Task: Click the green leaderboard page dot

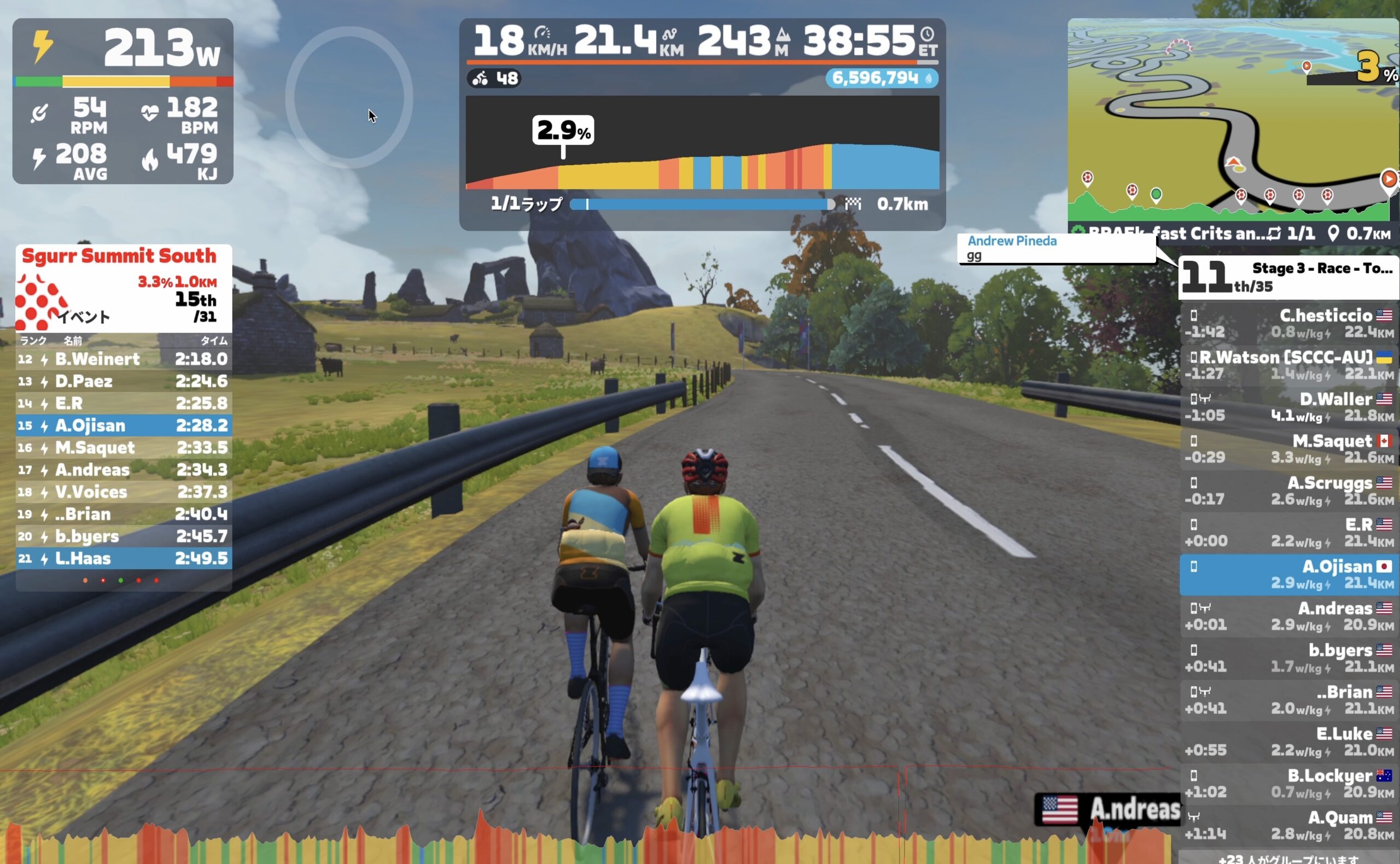Action: pyautogui.click(x=120, y=581)
